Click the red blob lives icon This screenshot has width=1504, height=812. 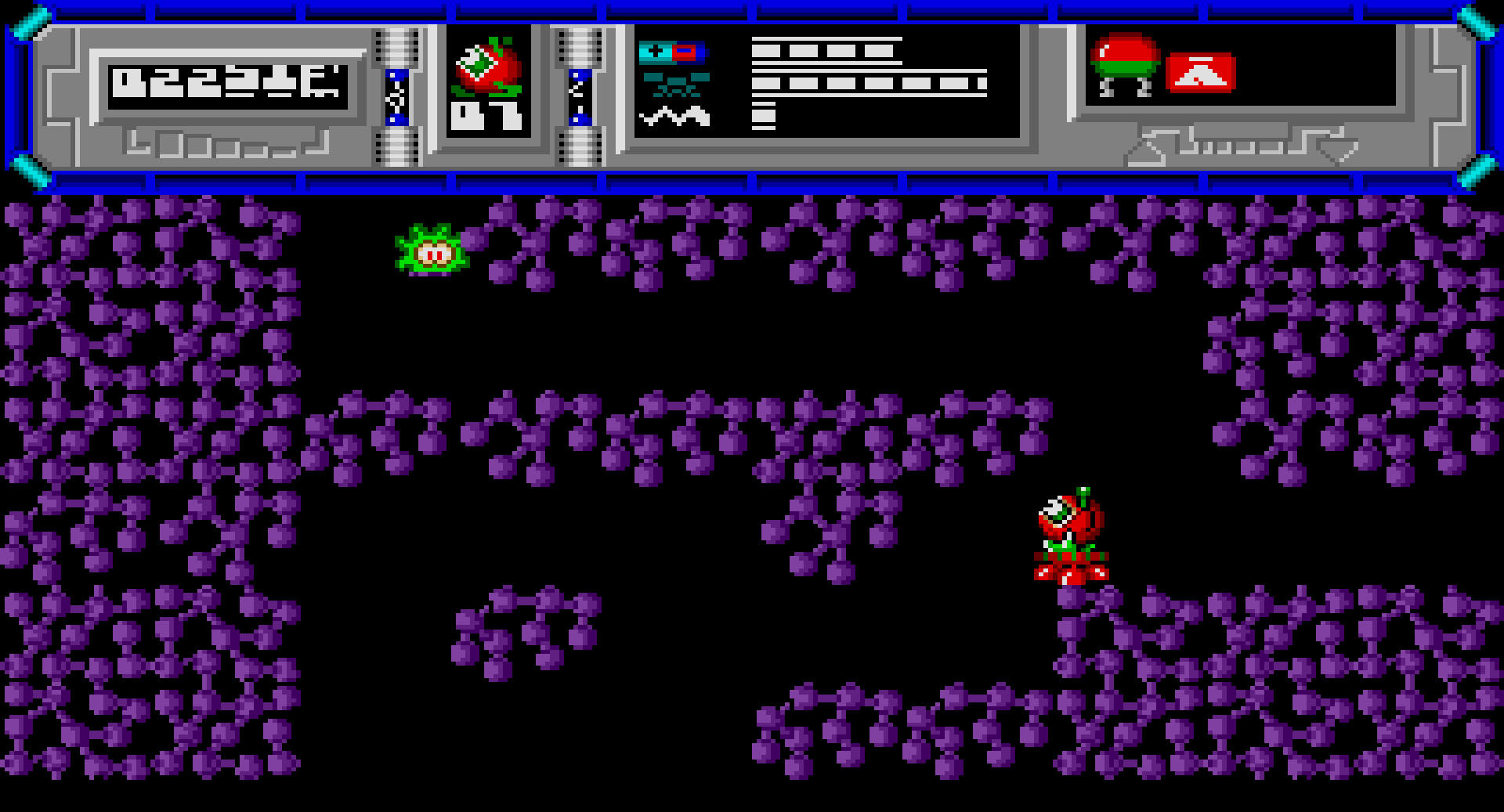[x=486, y=67]
